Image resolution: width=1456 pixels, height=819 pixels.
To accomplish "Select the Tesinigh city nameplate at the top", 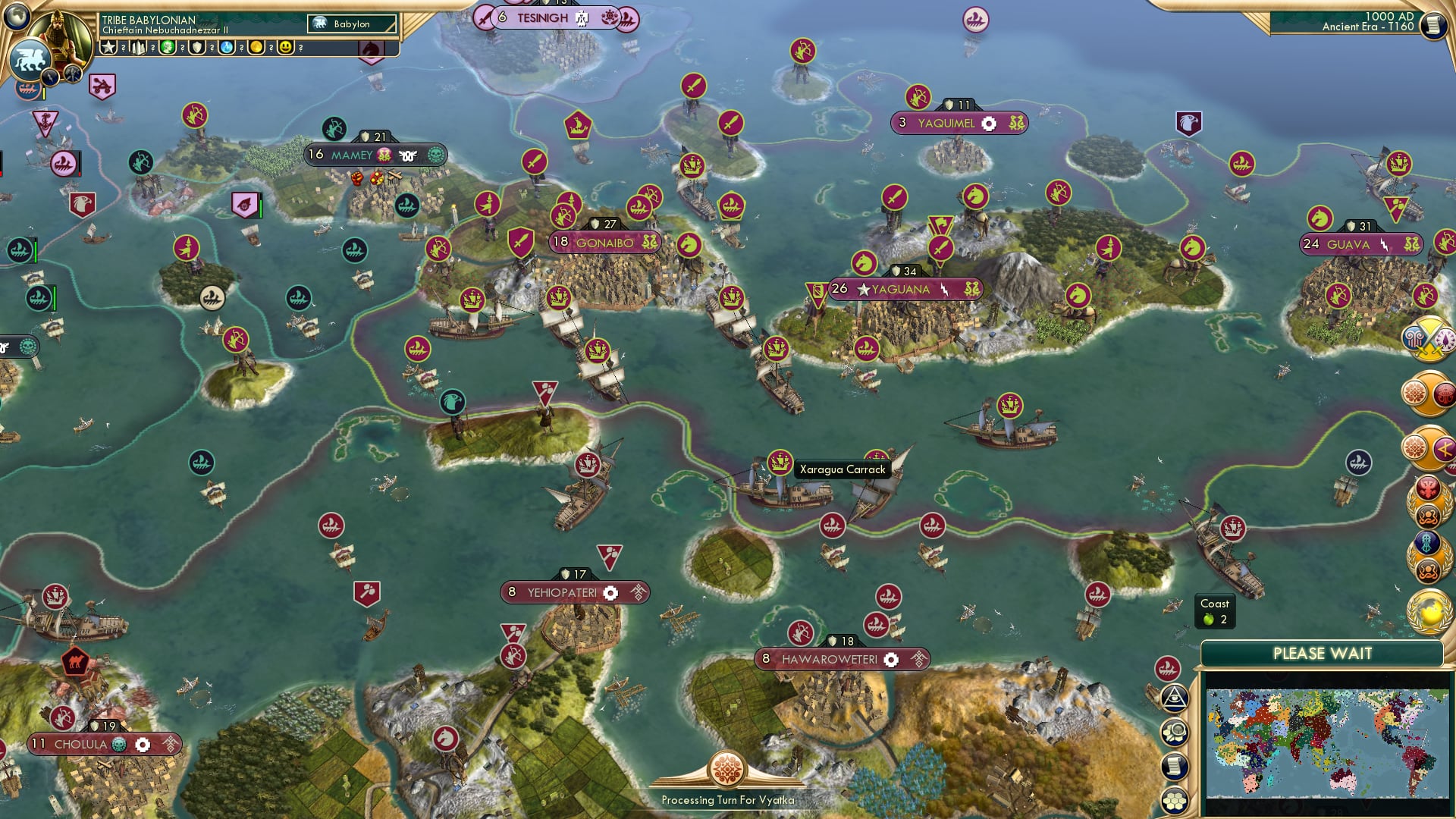I will (546, 17).
